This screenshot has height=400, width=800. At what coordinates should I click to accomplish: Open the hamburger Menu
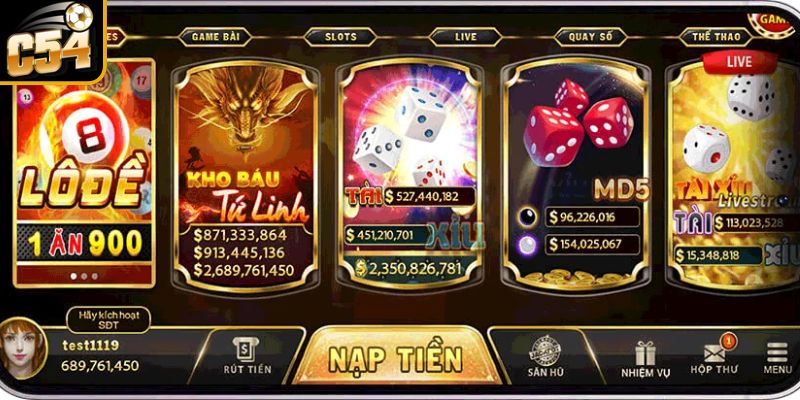click(x=777, y=358)
